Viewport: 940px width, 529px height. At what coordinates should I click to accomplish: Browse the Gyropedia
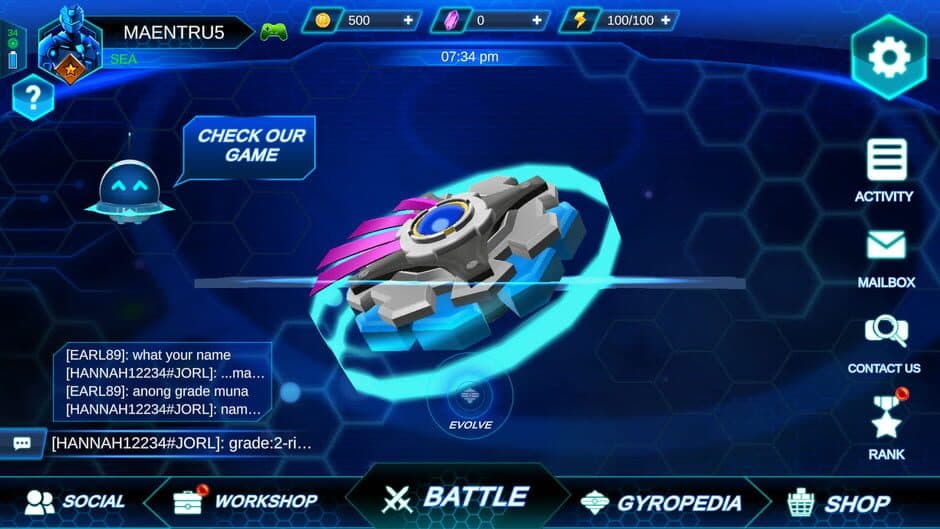click(662, 502)
